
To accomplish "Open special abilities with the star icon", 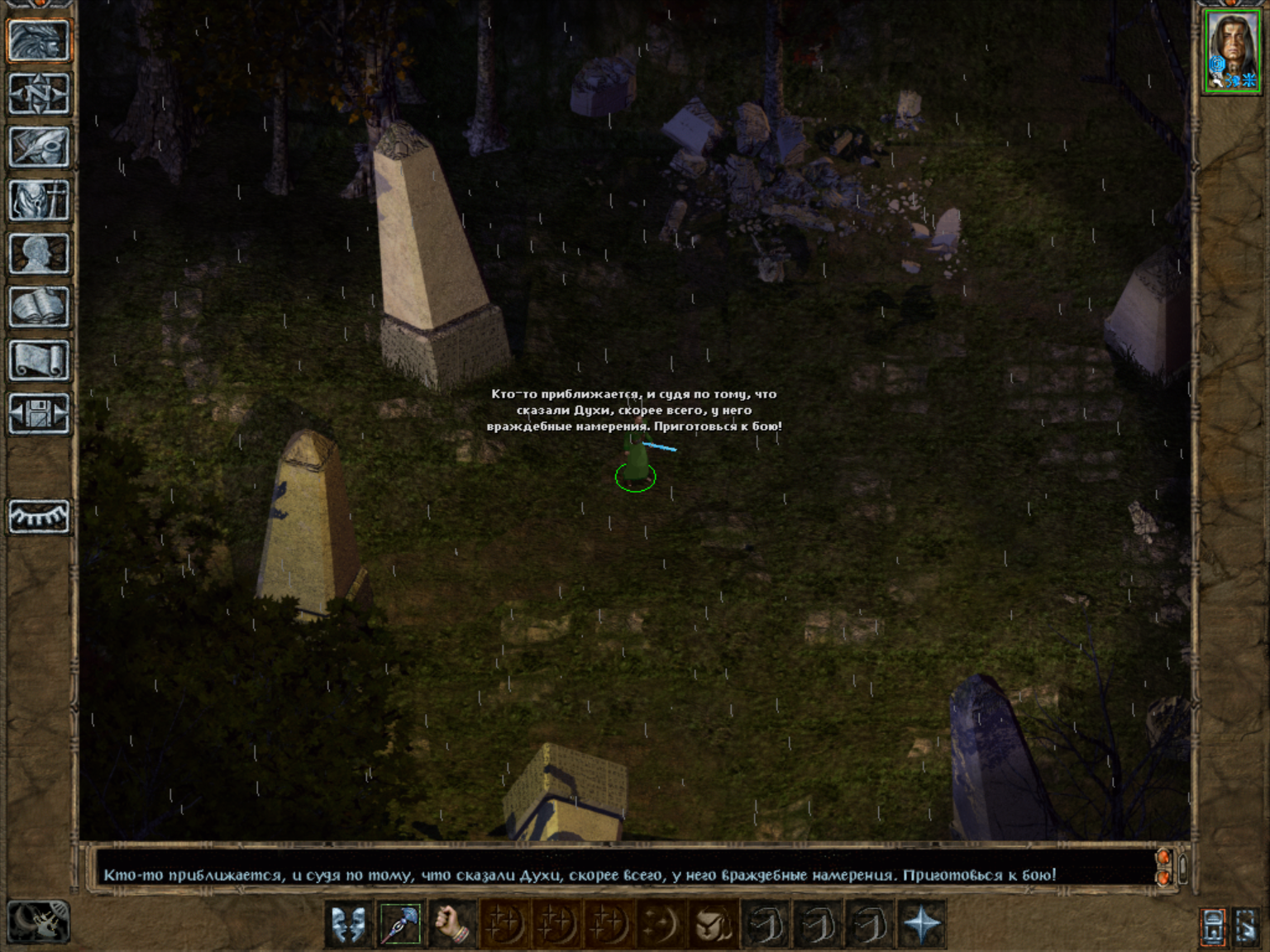I will tap(921, 923).
